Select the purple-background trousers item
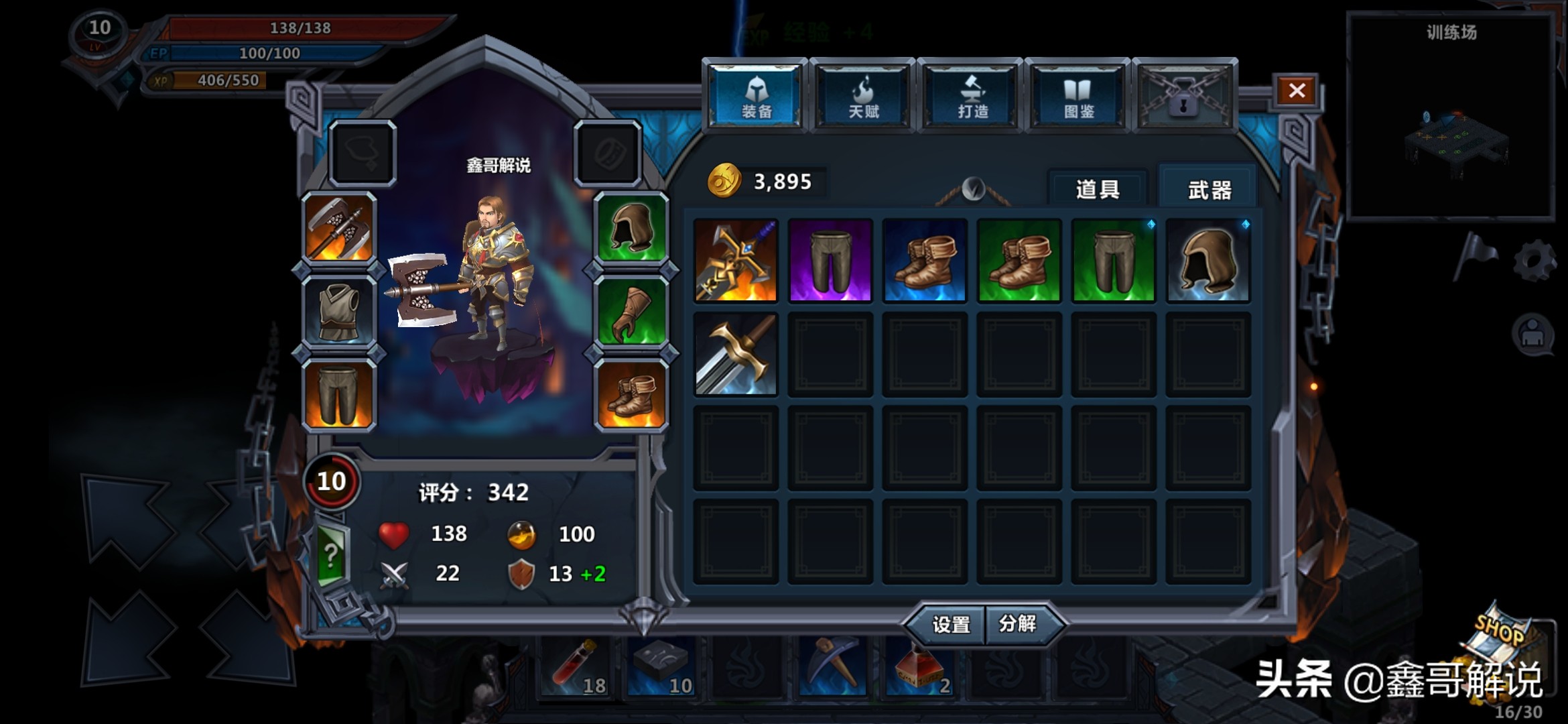The height and width of the screenshot is (724, 1568). [x=830, y=261]
